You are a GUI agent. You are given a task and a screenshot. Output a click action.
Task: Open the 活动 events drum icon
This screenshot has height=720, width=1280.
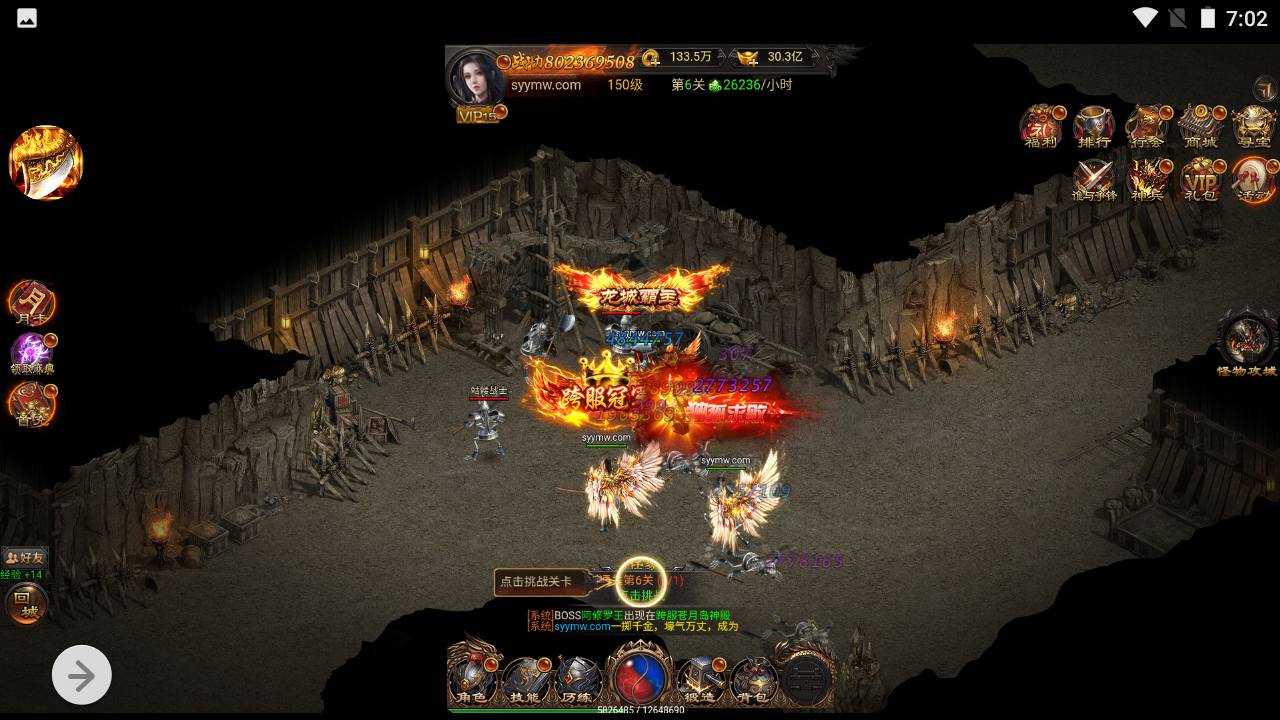(x=1253, y=181)
